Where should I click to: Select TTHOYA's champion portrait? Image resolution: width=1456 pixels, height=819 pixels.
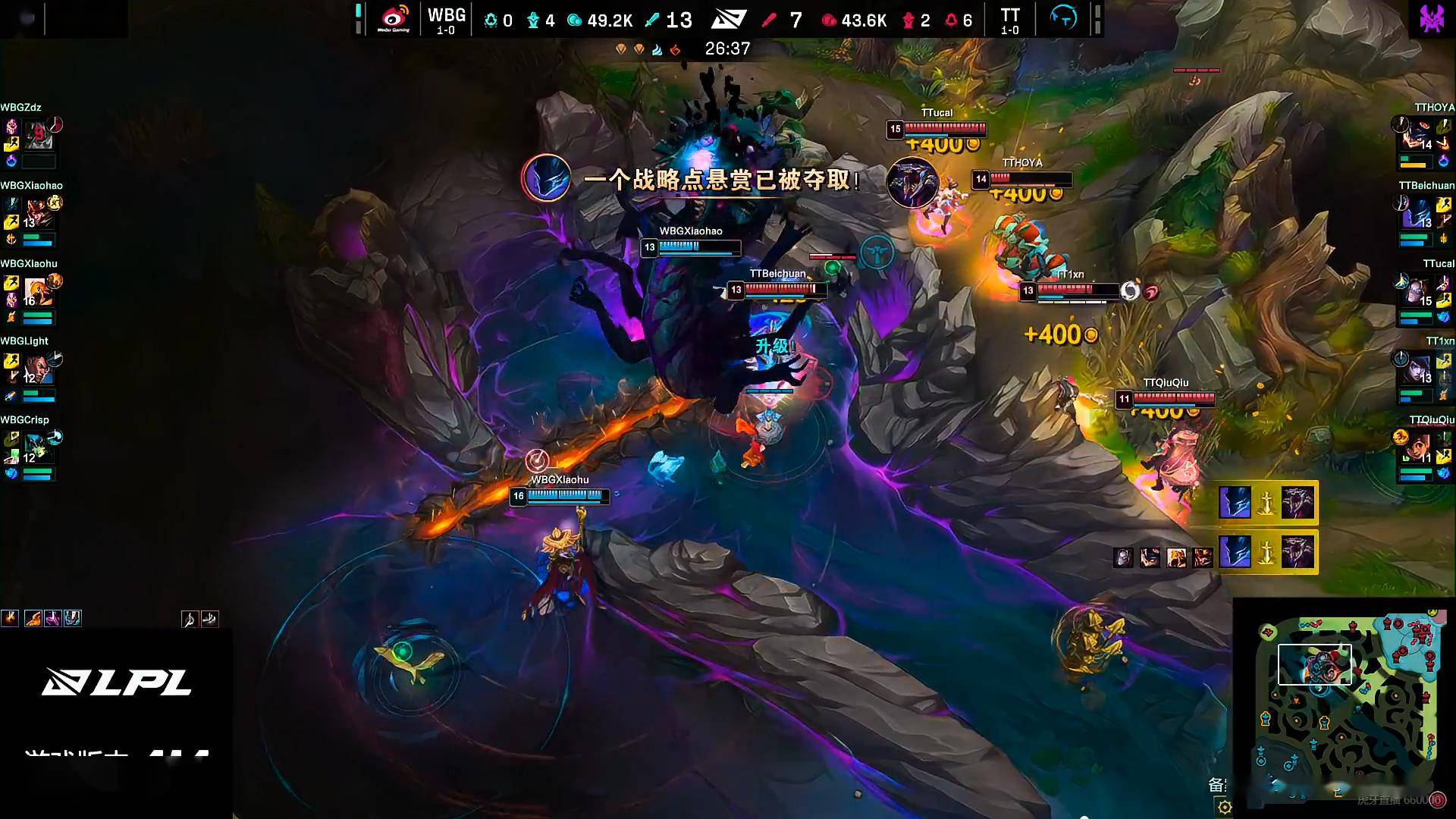pos(1418,135)
